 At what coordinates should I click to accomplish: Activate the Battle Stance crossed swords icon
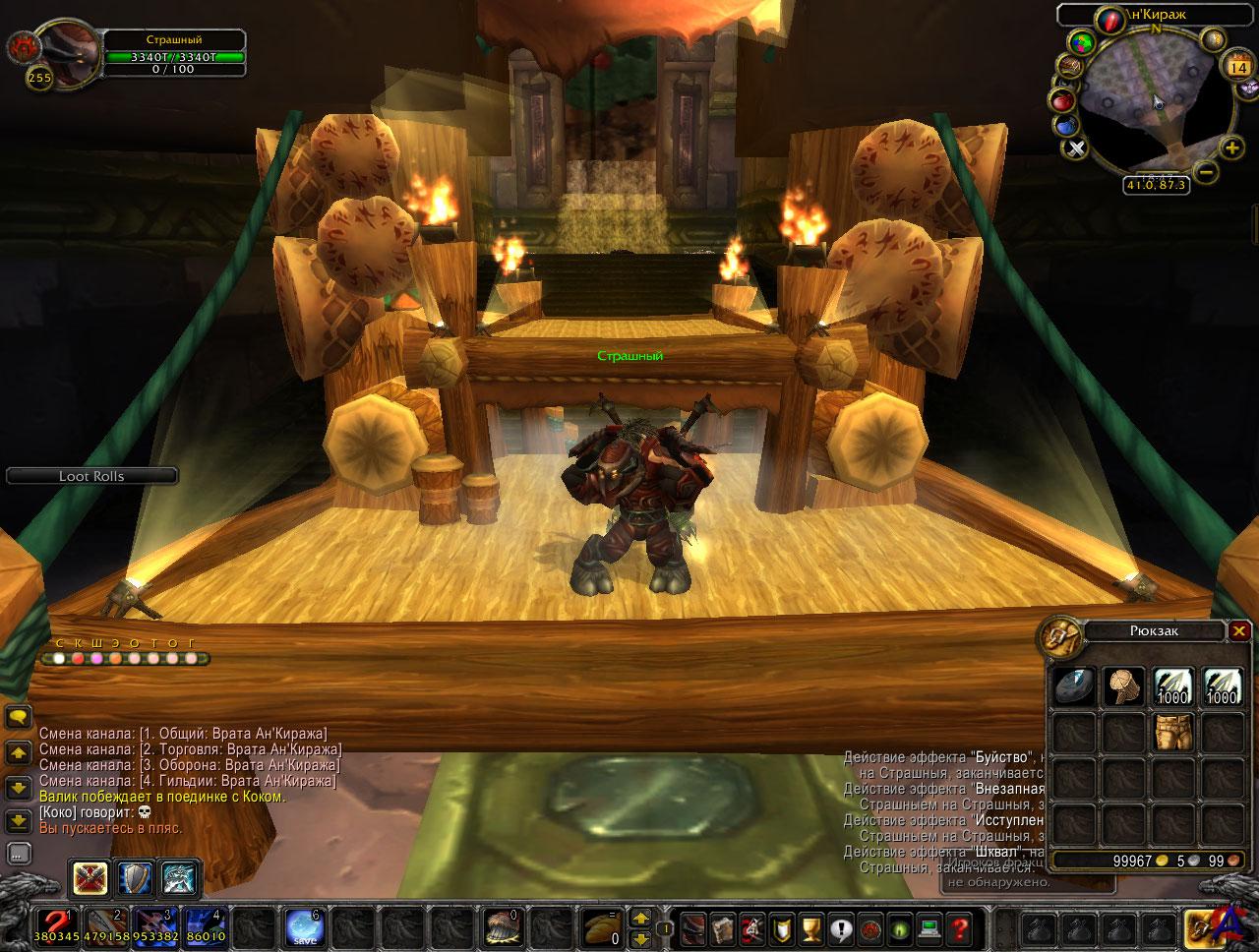tap(90, 878)
